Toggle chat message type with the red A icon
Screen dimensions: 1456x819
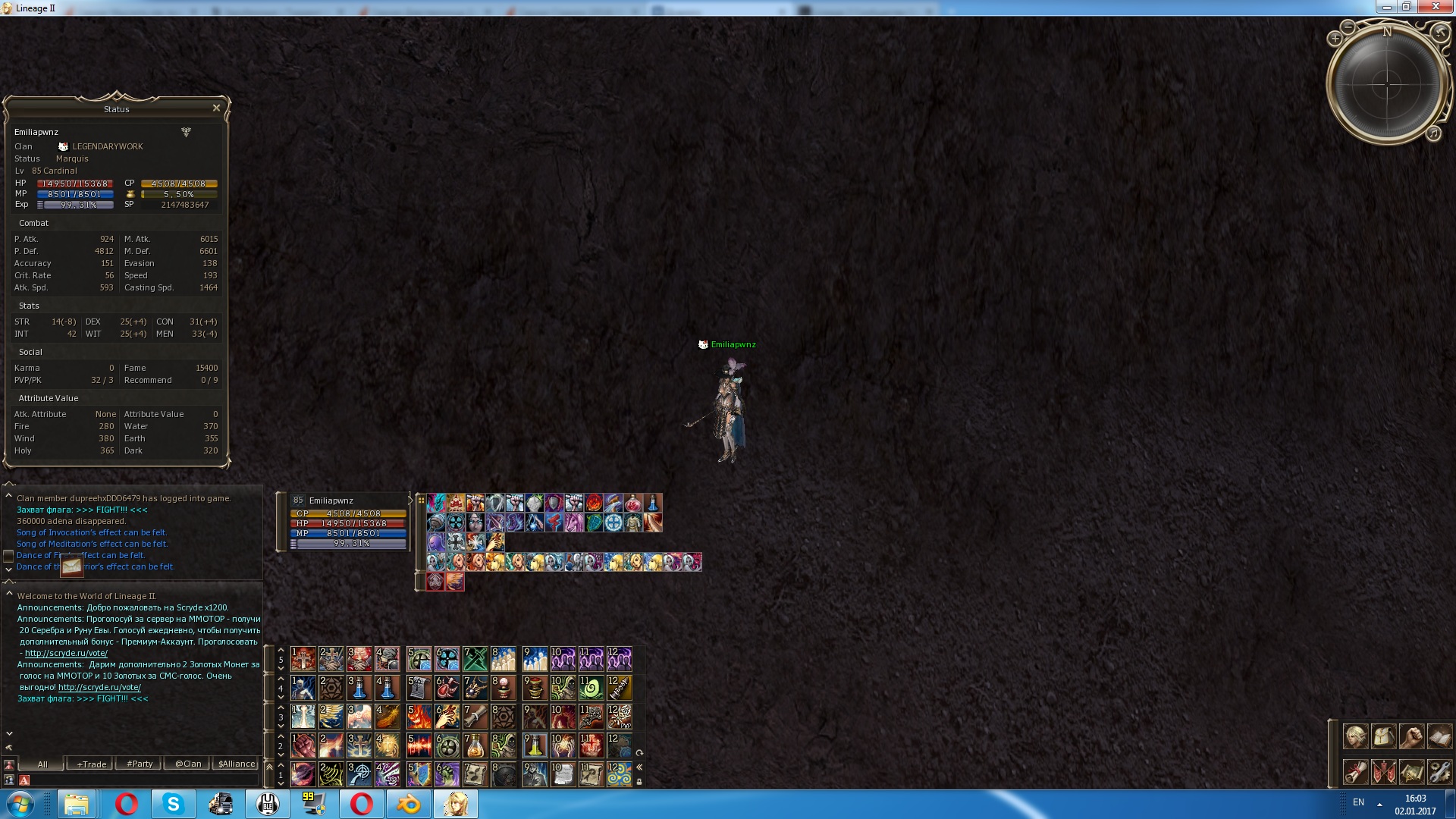tap(25, 781)
